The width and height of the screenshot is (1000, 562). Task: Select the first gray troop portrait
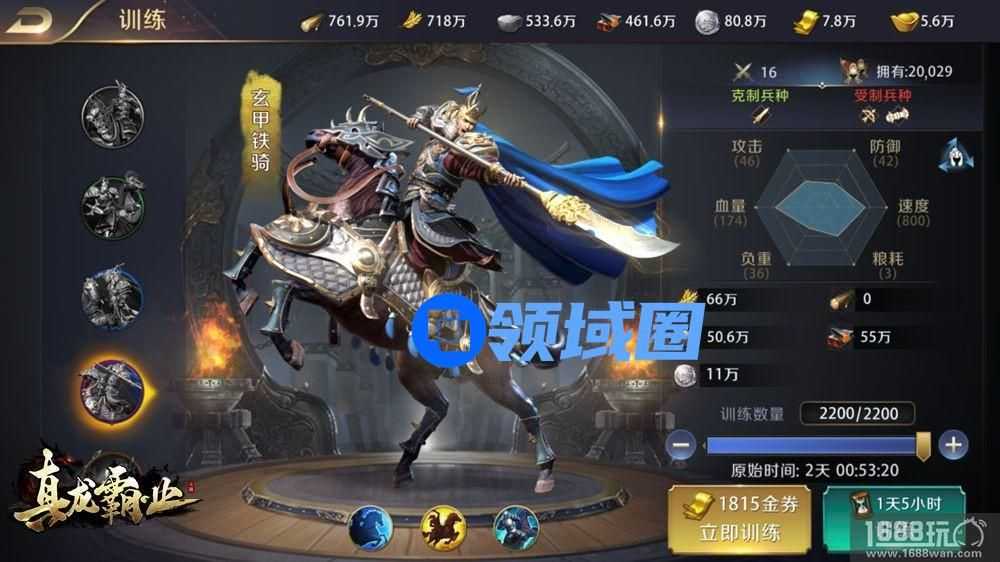click(x=112, y=112)
